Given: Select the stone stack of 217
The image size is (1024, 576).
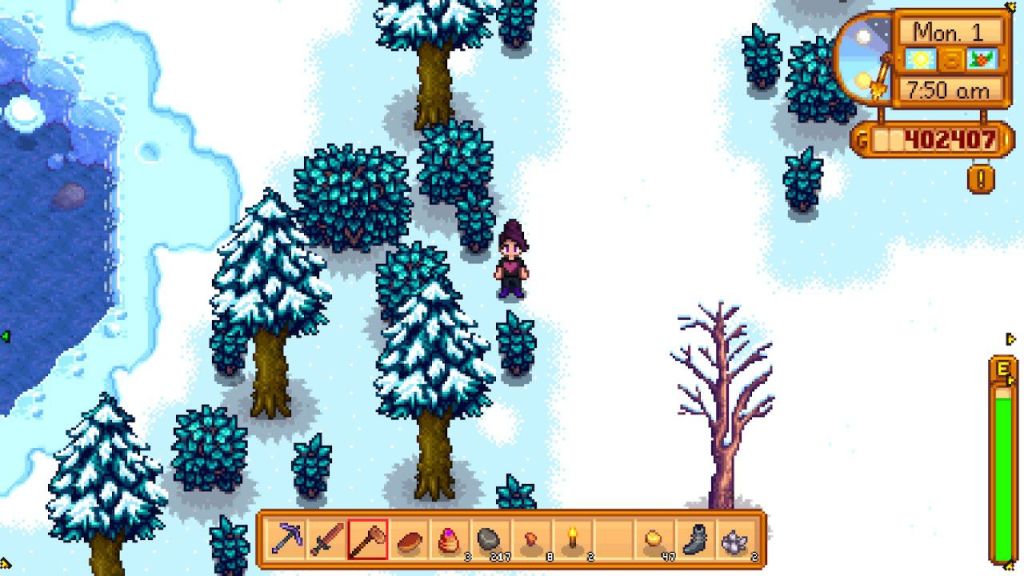Looking at the screenshot, I should coord(489,541).
